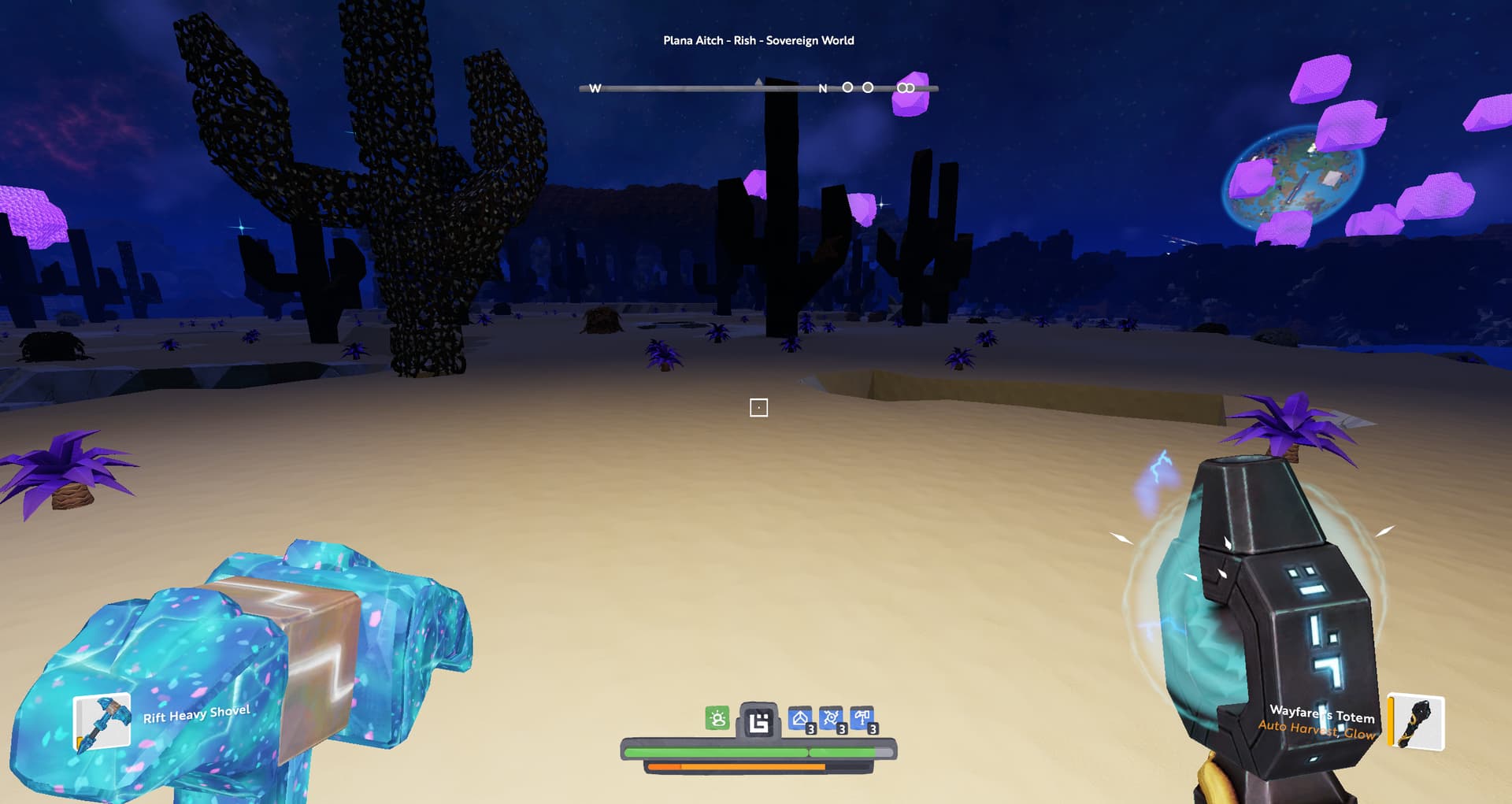The width and height of the screenshot is (1512, 804).
Task: Select the Wayfarer's Totem right-hand slot
Action: (1417, 721)
